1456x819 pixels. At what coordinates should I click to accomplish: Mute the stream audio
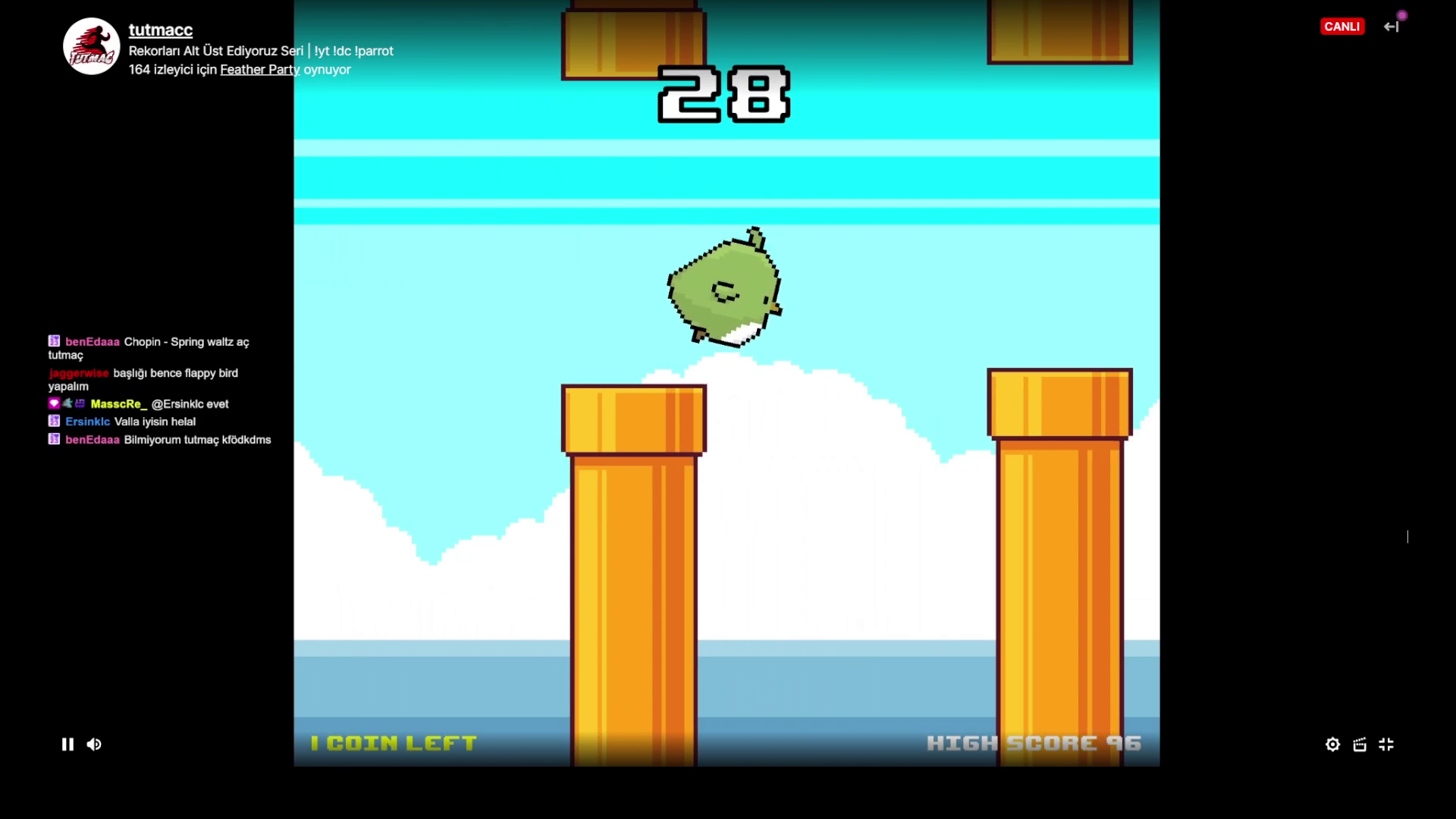coord(94,744)
